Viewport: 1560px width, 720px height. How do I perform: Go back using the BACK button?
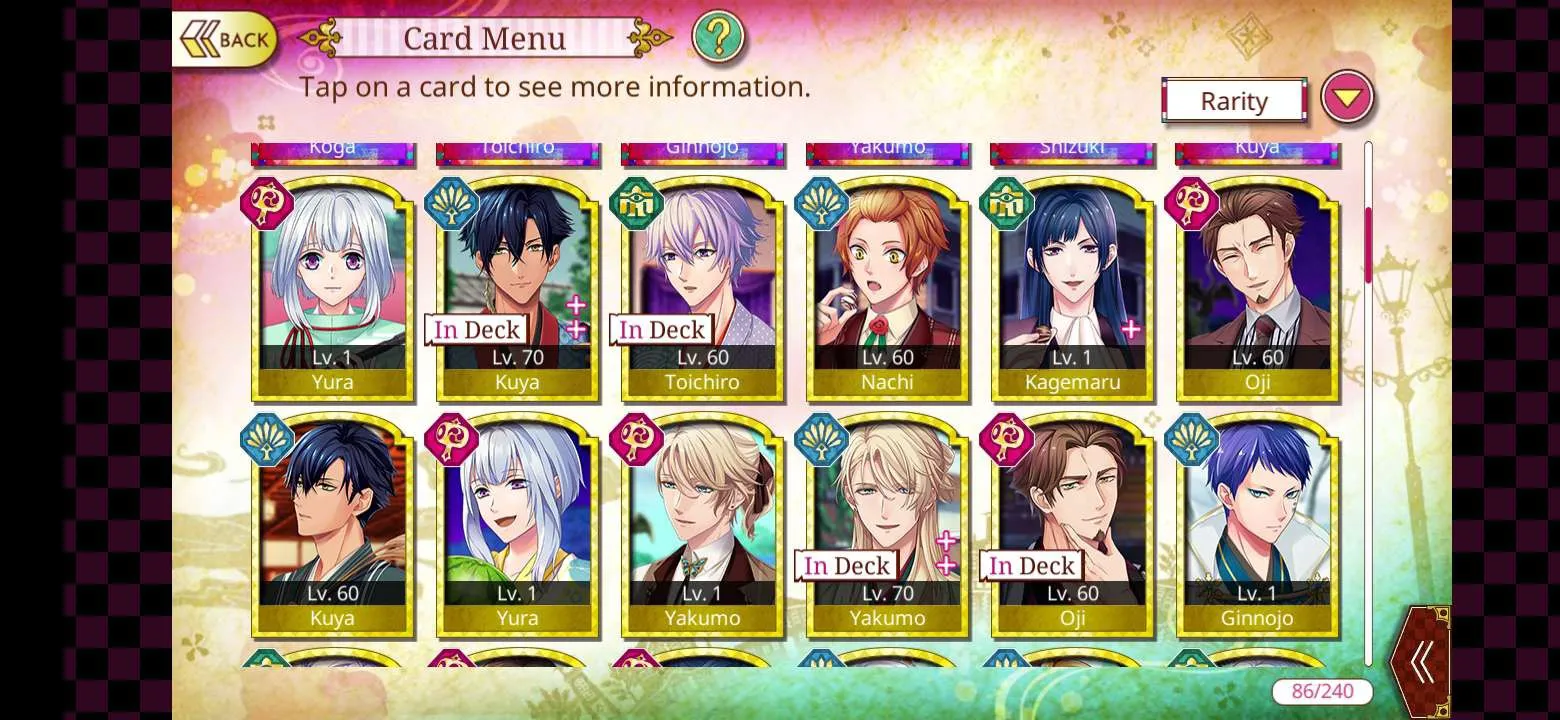coord(225,40)
